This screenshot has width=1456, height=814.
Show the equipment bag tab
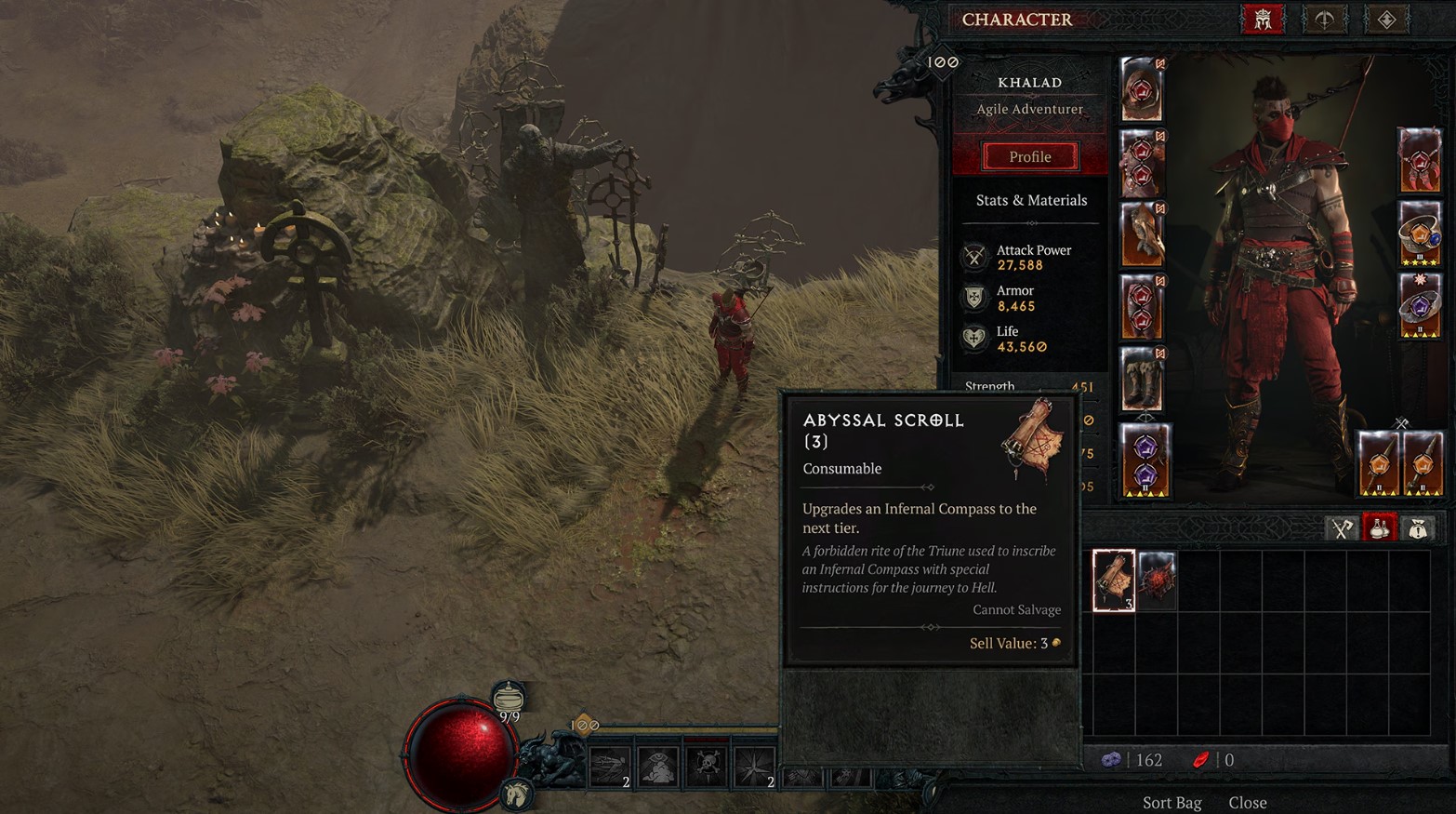pyautogui.click(x=1341, y=528)
